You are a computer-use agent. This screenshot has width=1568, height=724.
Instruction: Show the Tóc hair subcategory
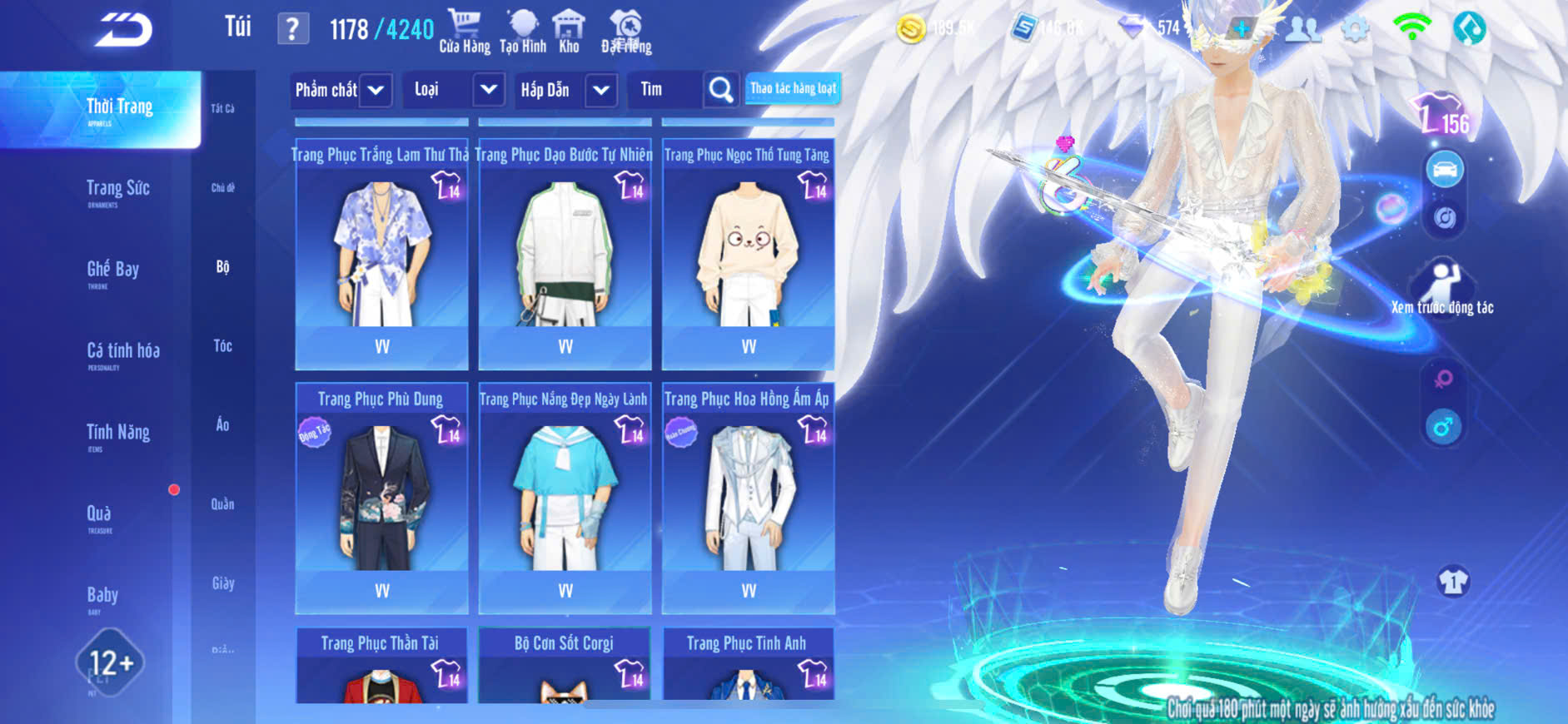coord(222,345)
